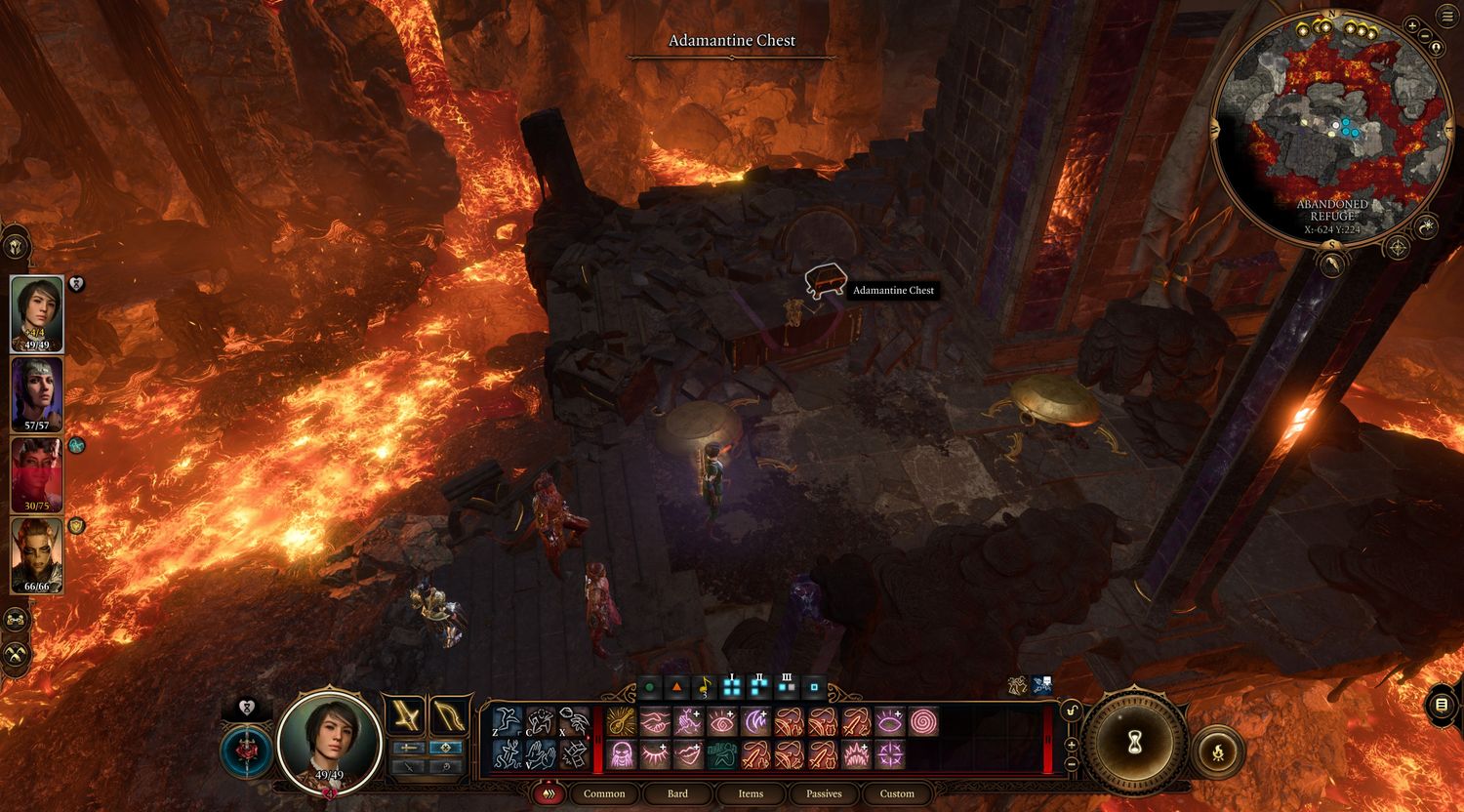Zoom in the minimap with plus button
The image size is (1464, 812).
pos(1412,26)
